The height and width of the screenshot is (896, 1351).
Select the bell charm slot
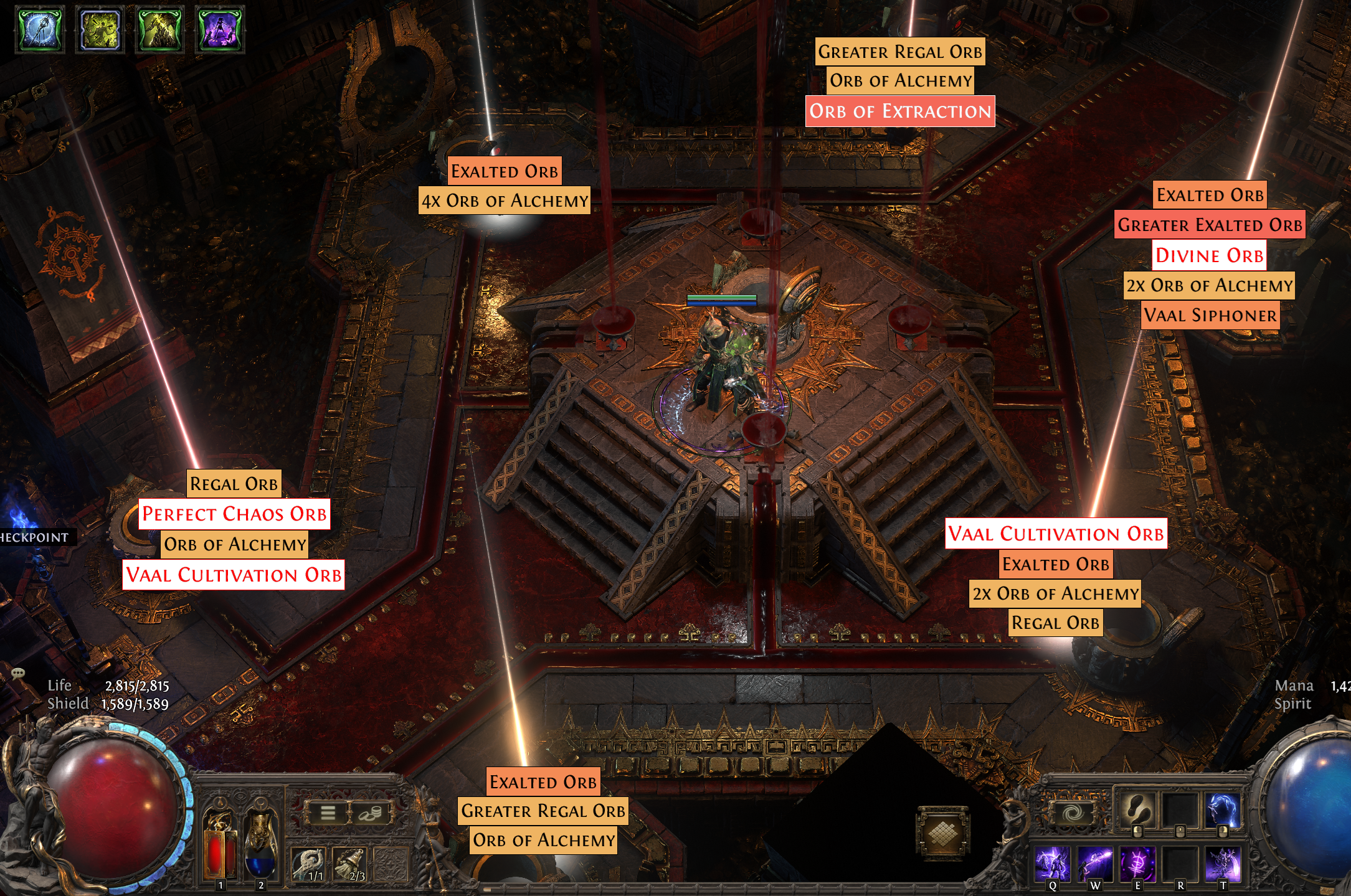(x=349, y=864)
